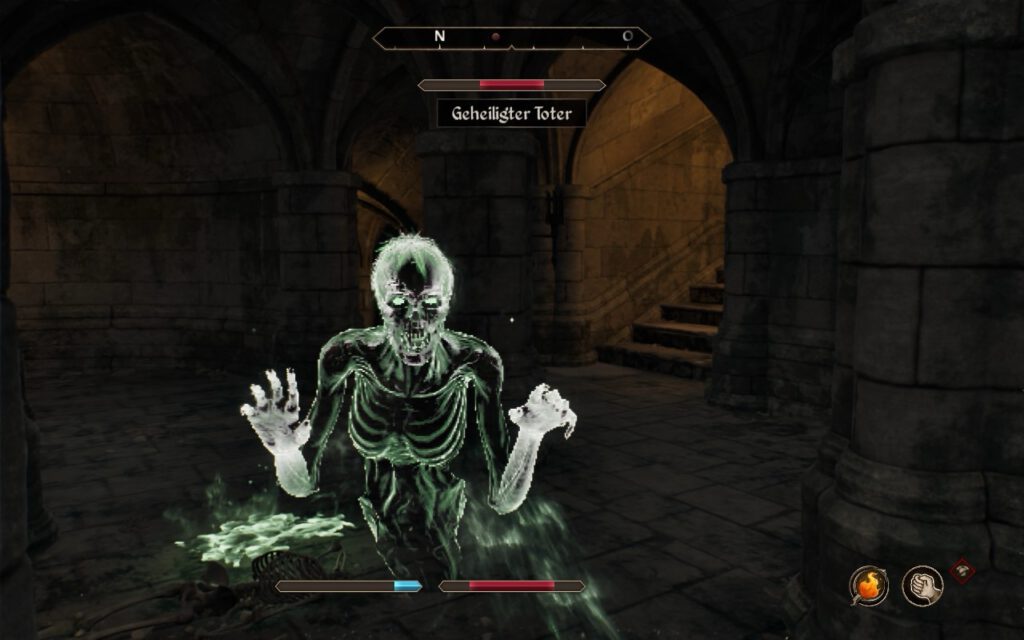Image resolution: width=1024 pixels, height=640 pixels.
Task: Click the red diamond status icon
Action: [962, 570]
